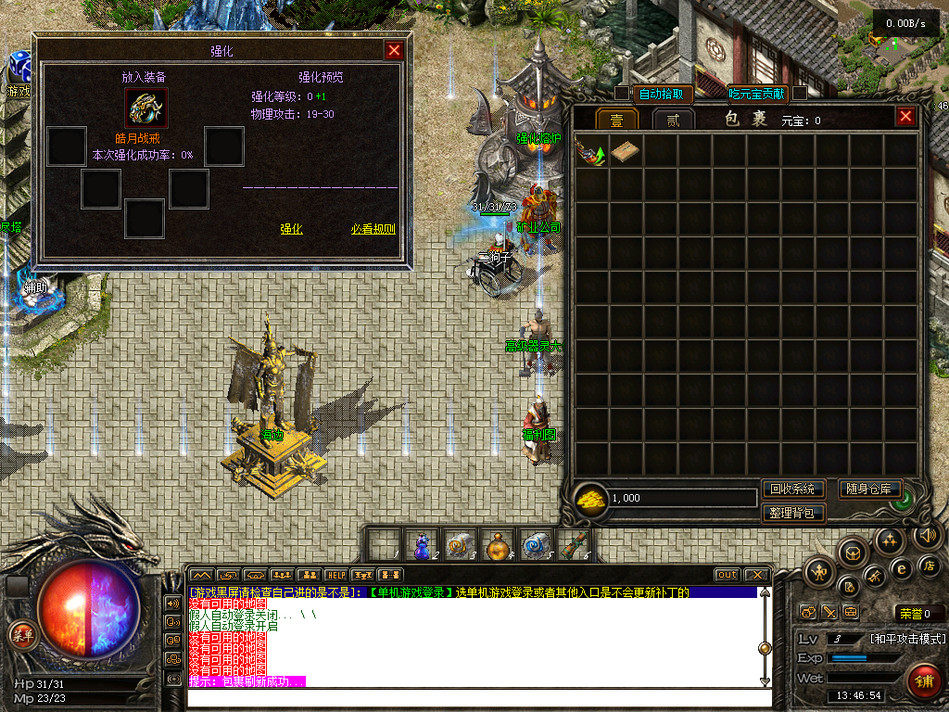Viewport: 949px width, 712px height.
Task: Use the blue potion hotbar slot
Action: (419, 543)
